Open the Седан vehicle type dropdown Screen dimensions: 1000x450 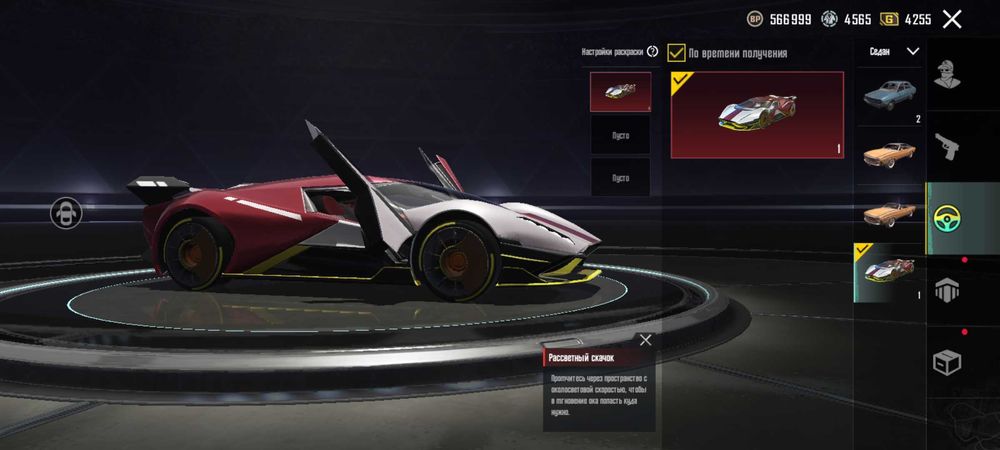pyautogui.click(x=890, y=50)
